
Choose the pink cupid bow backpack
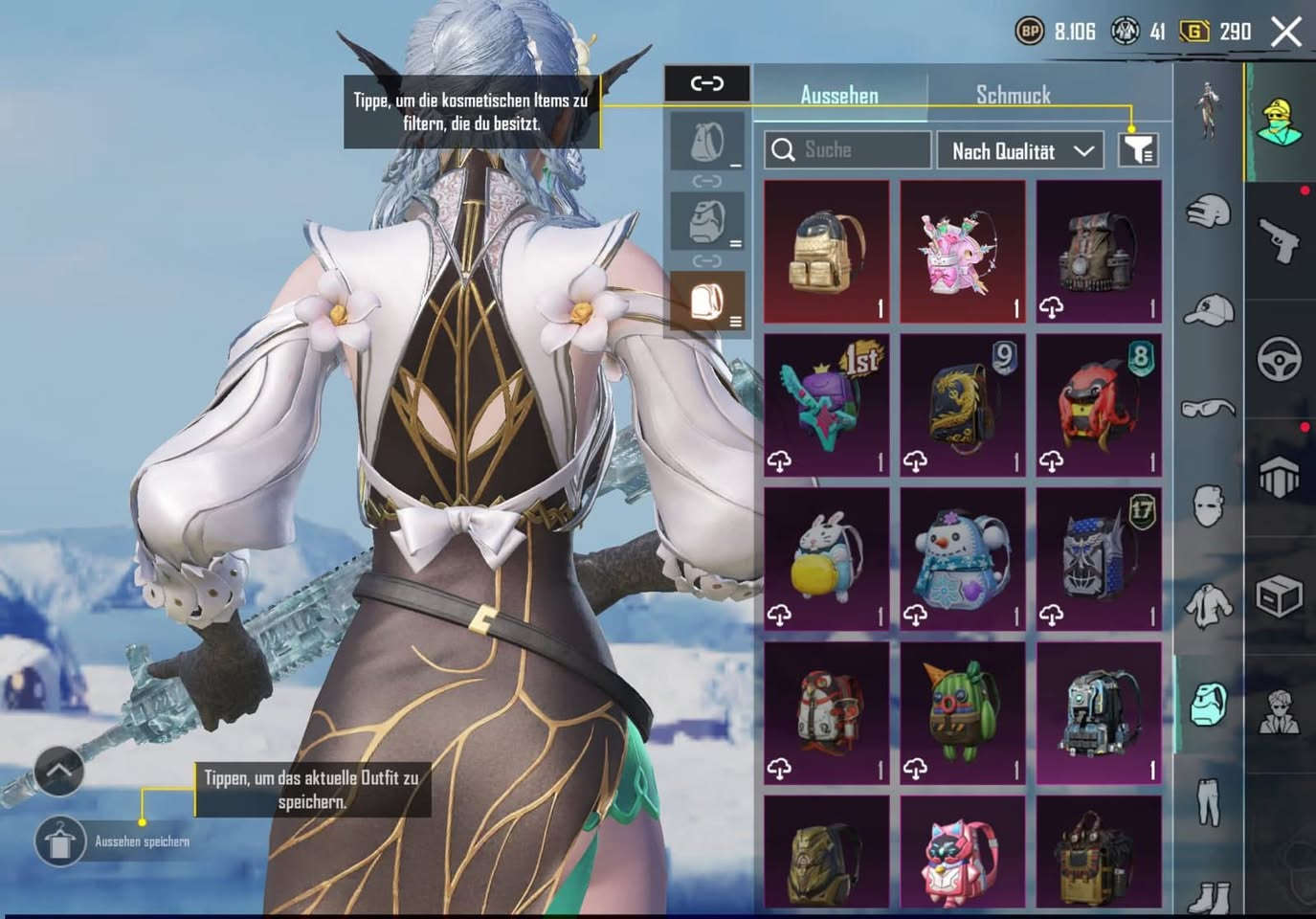coord(963,252)
